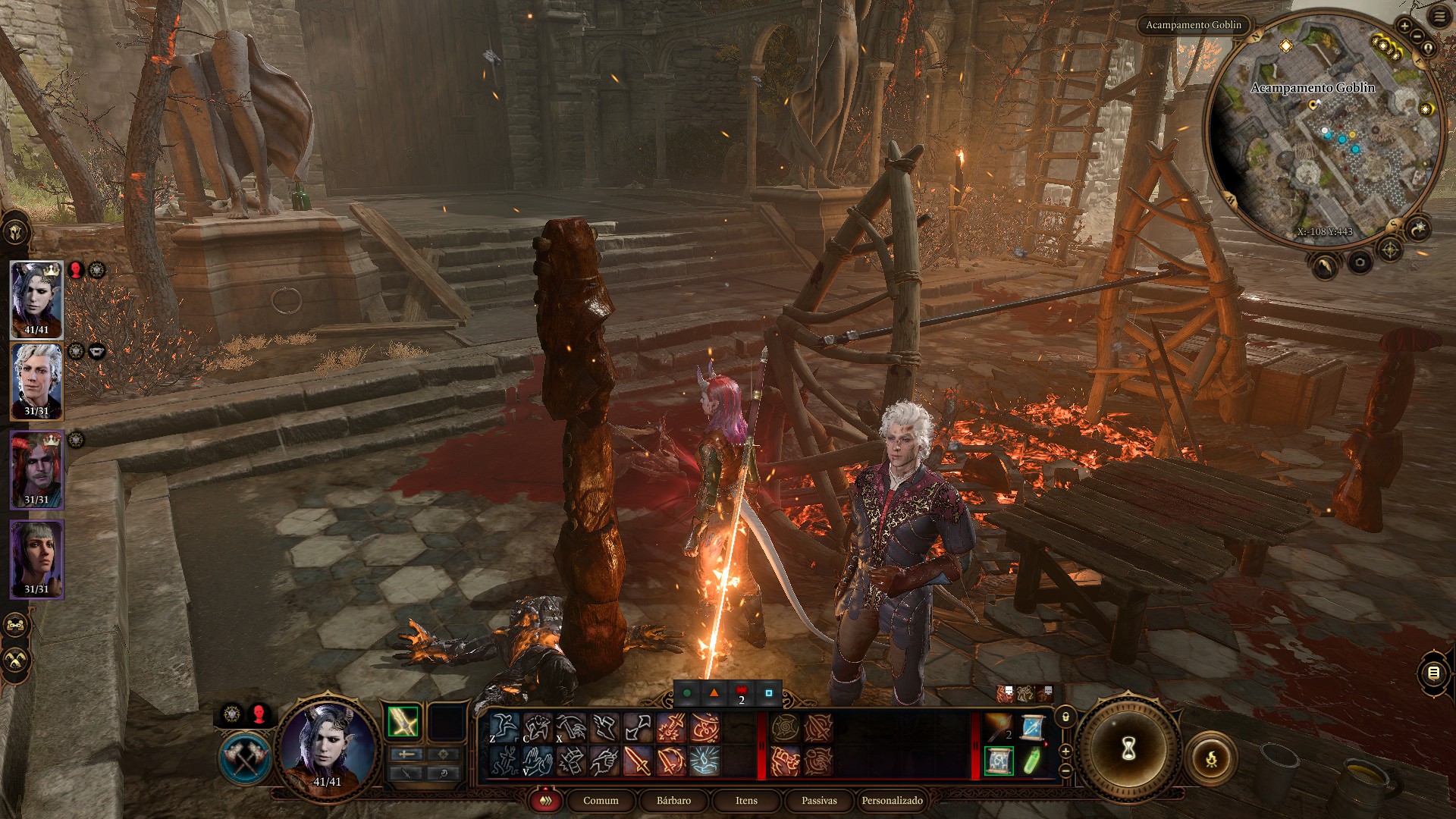1456x819 pixels.
Task: Choose the green-haired companion portrait
Action: click(36, 559)
